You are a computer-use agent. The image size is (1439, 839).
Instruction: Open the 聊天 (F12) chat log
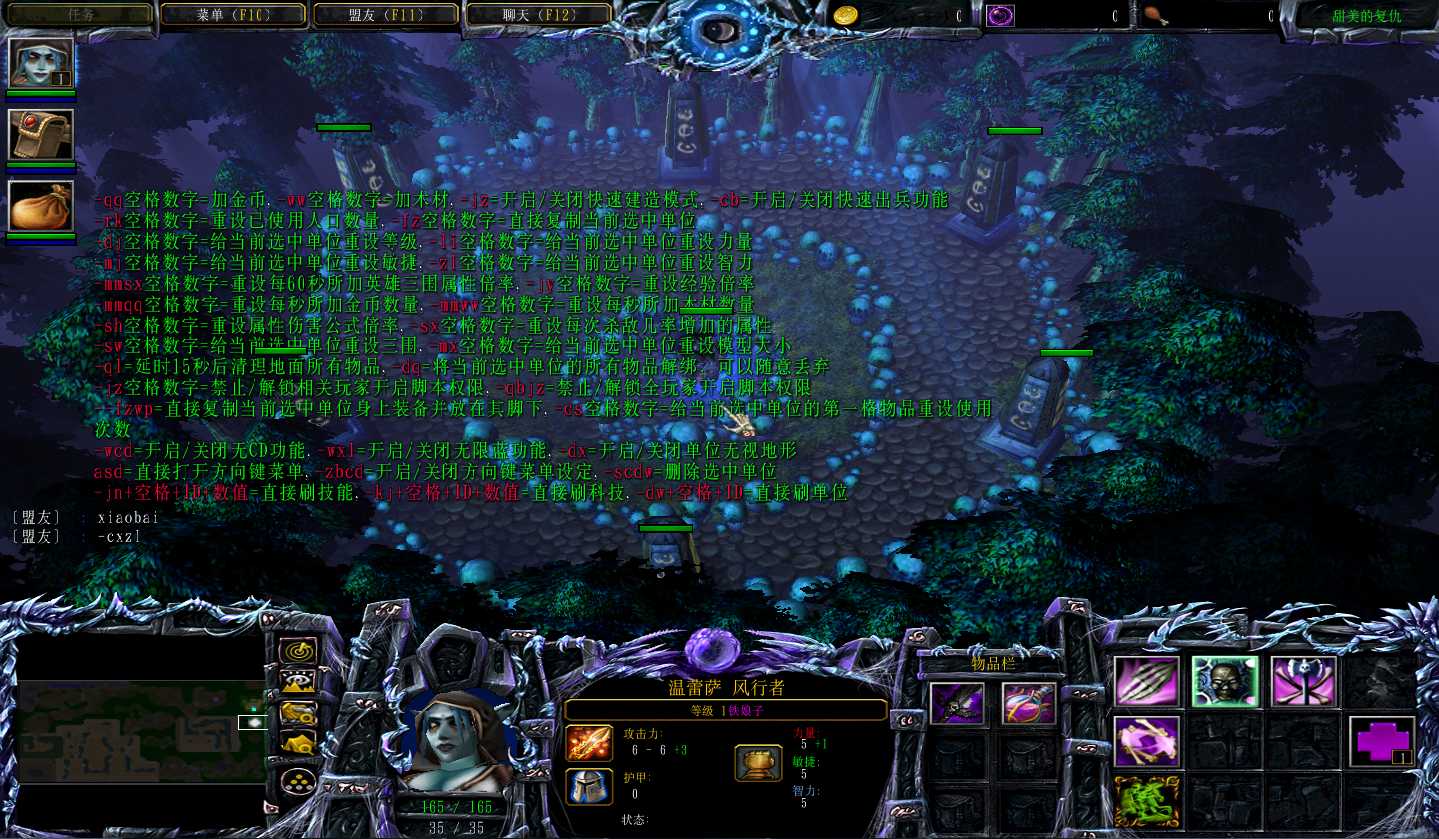539,15
